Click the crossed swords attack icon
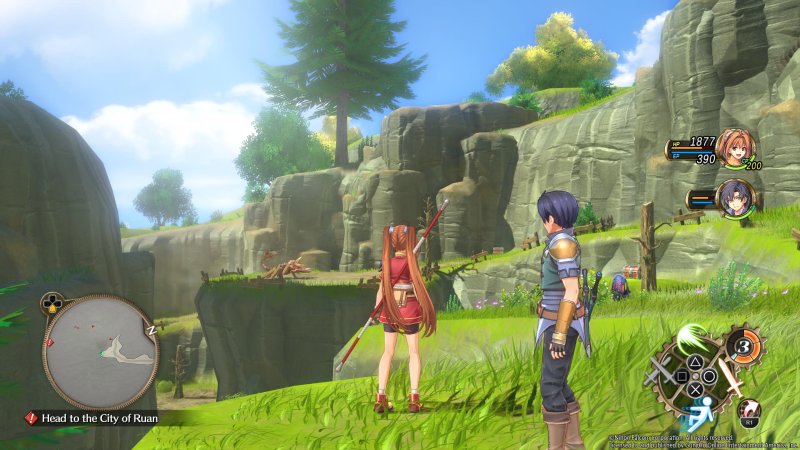Image resolution: width=800 pixels, height=450 pixels. (657, 375)
